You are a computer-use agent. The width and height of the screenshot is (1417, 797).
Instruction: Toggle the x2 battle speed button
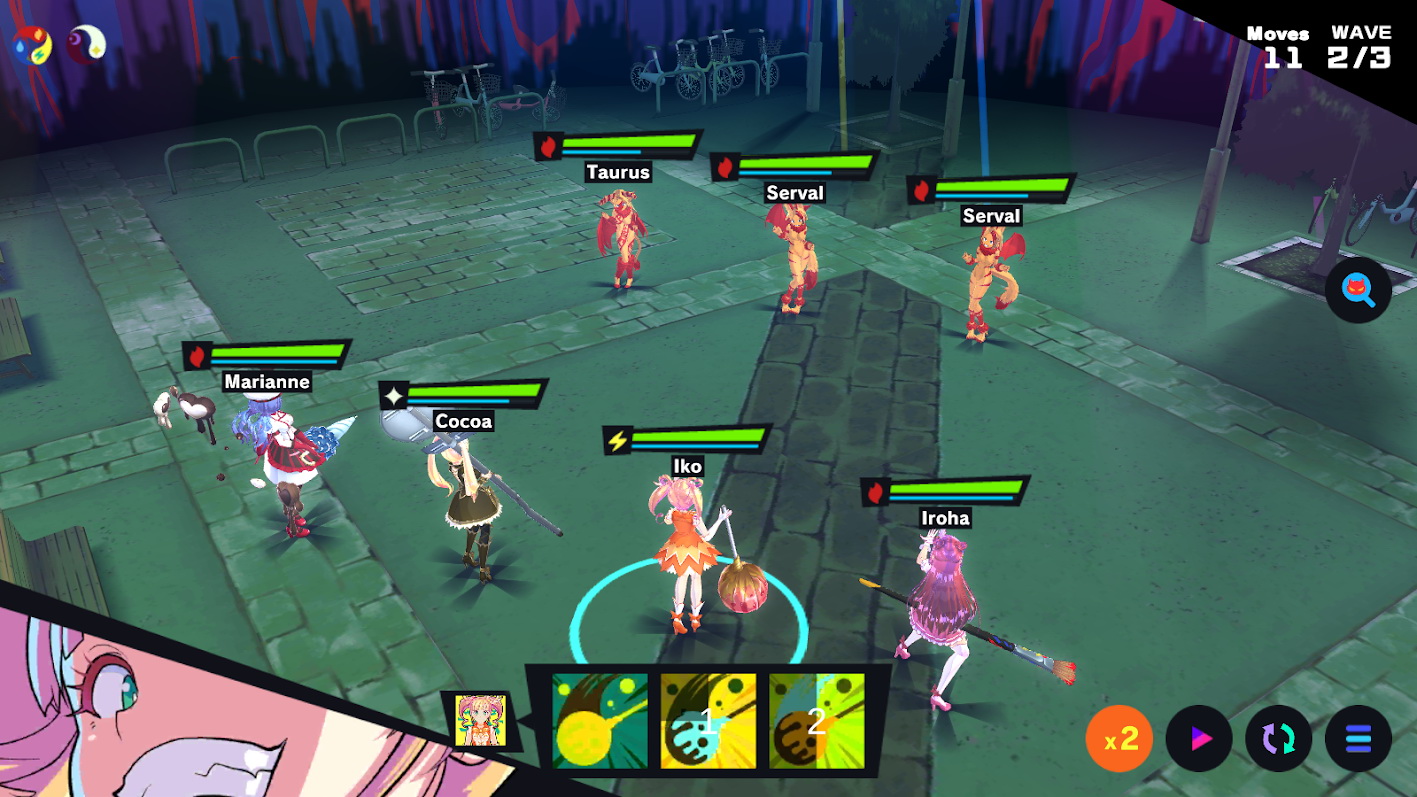coord(1119,739)
